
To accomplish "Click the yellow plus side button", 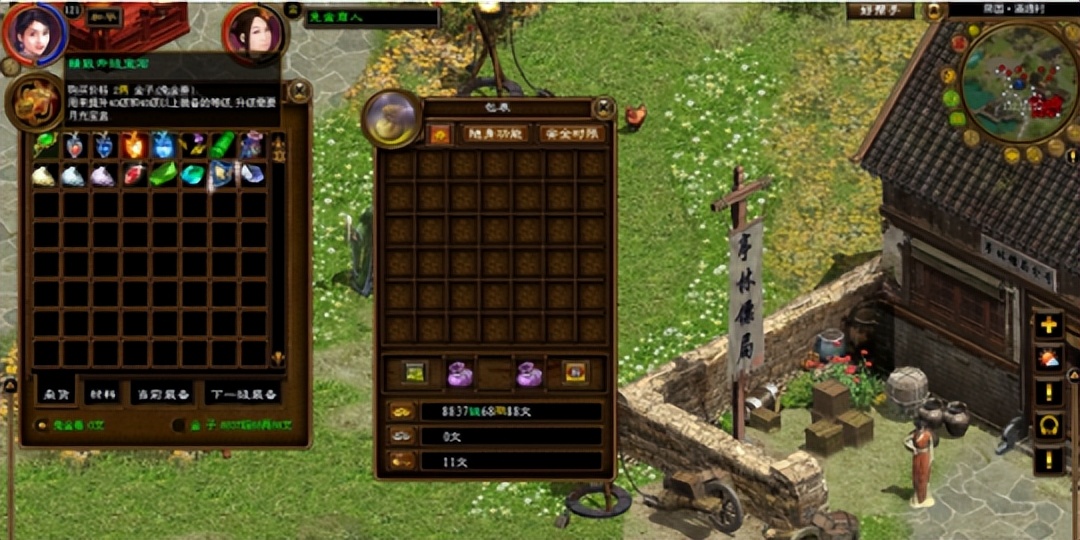I will point(1048,325).
